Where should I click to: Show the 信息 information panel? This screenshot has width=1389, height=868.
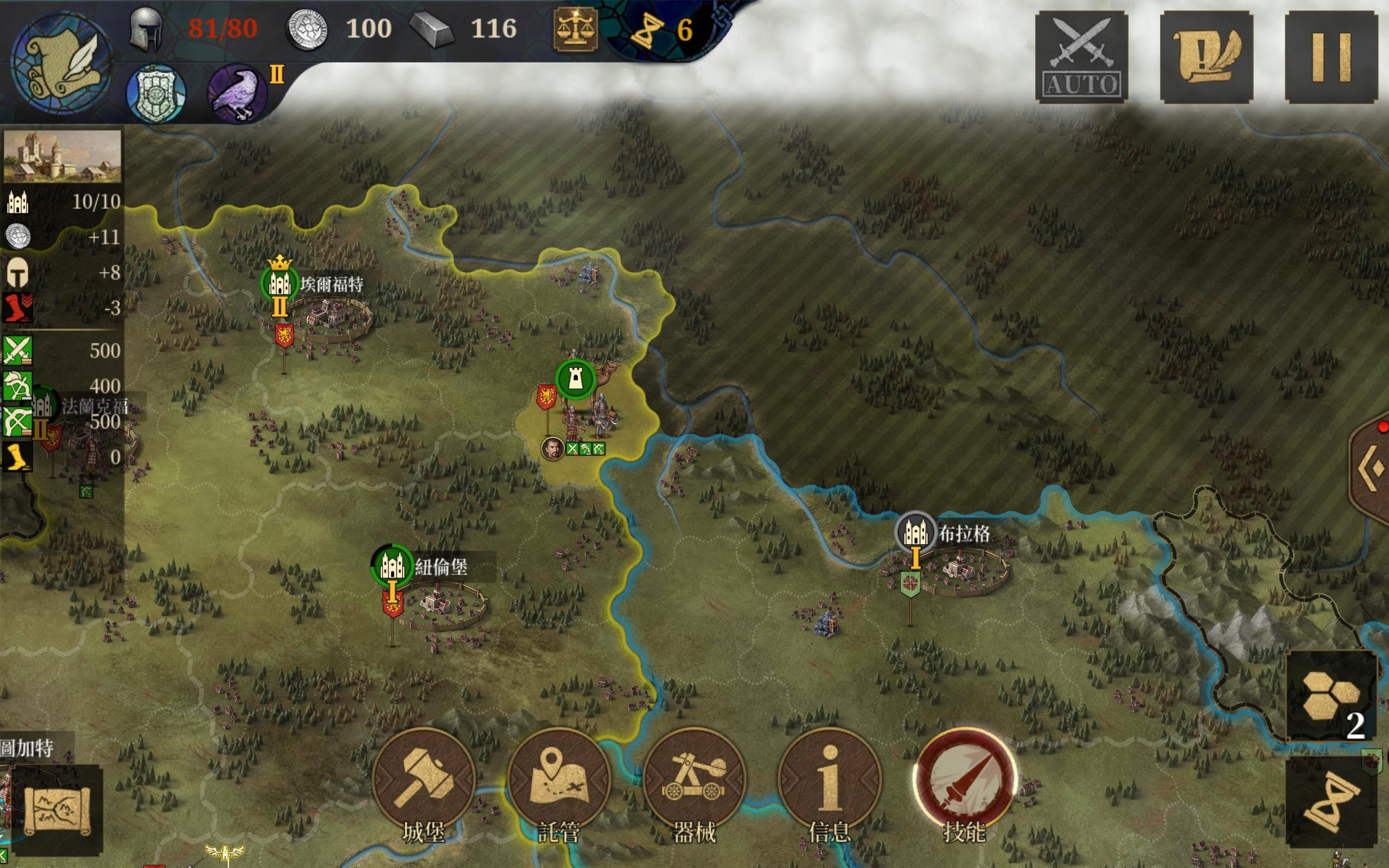pos(830,780)
